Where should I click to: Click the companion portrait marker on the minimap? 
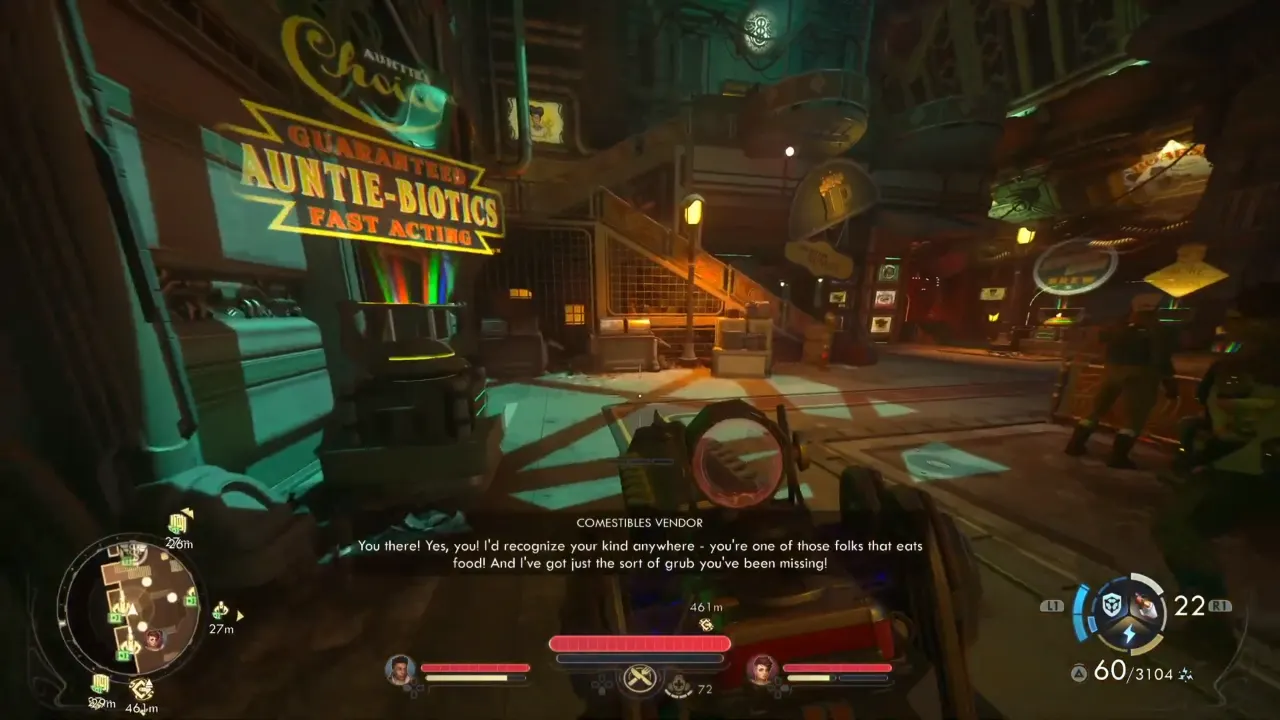pyautogui.click(x=154, y=638)
